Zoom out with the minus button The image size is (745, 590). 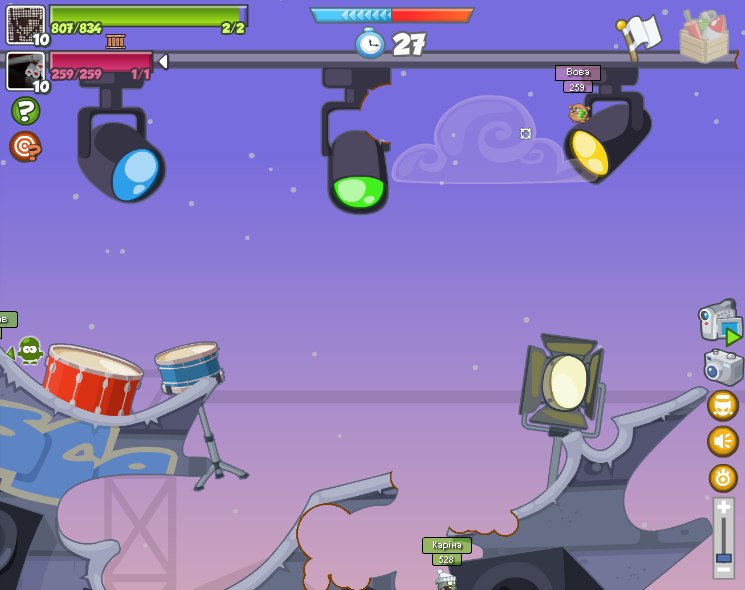(x=723, y=570)
